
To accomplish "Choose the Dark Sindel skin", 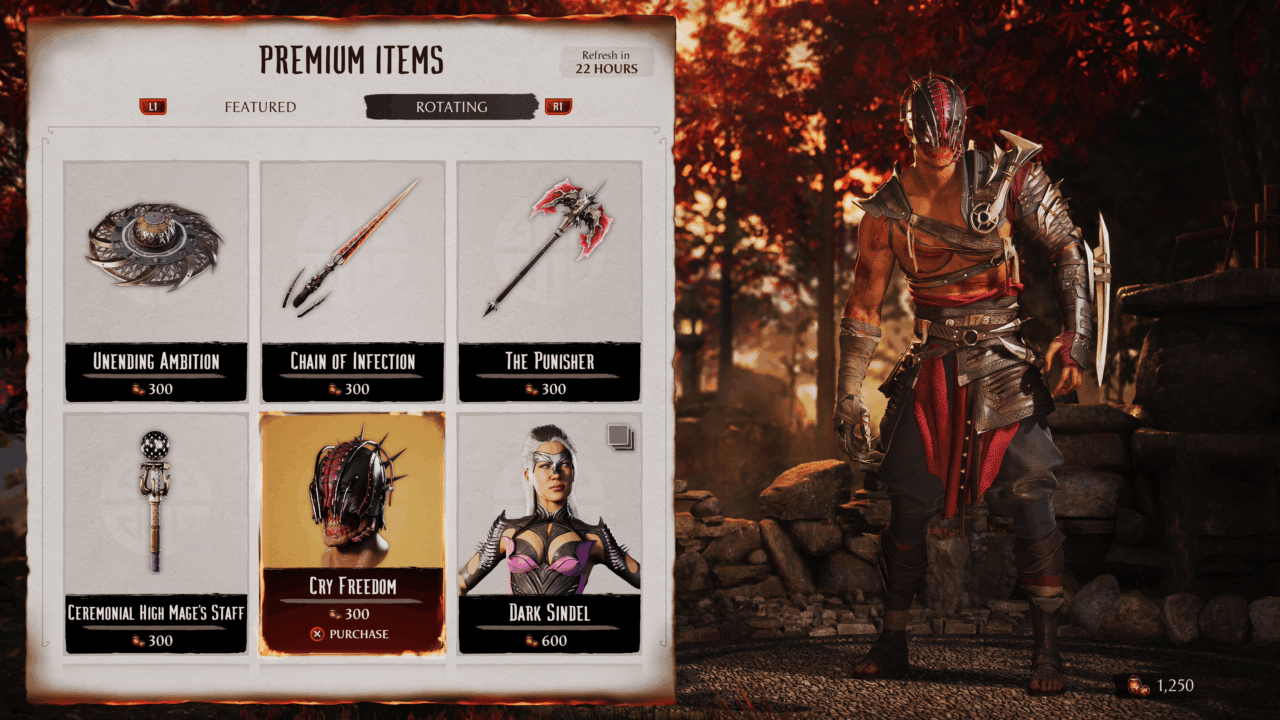I will click(549, 532).
